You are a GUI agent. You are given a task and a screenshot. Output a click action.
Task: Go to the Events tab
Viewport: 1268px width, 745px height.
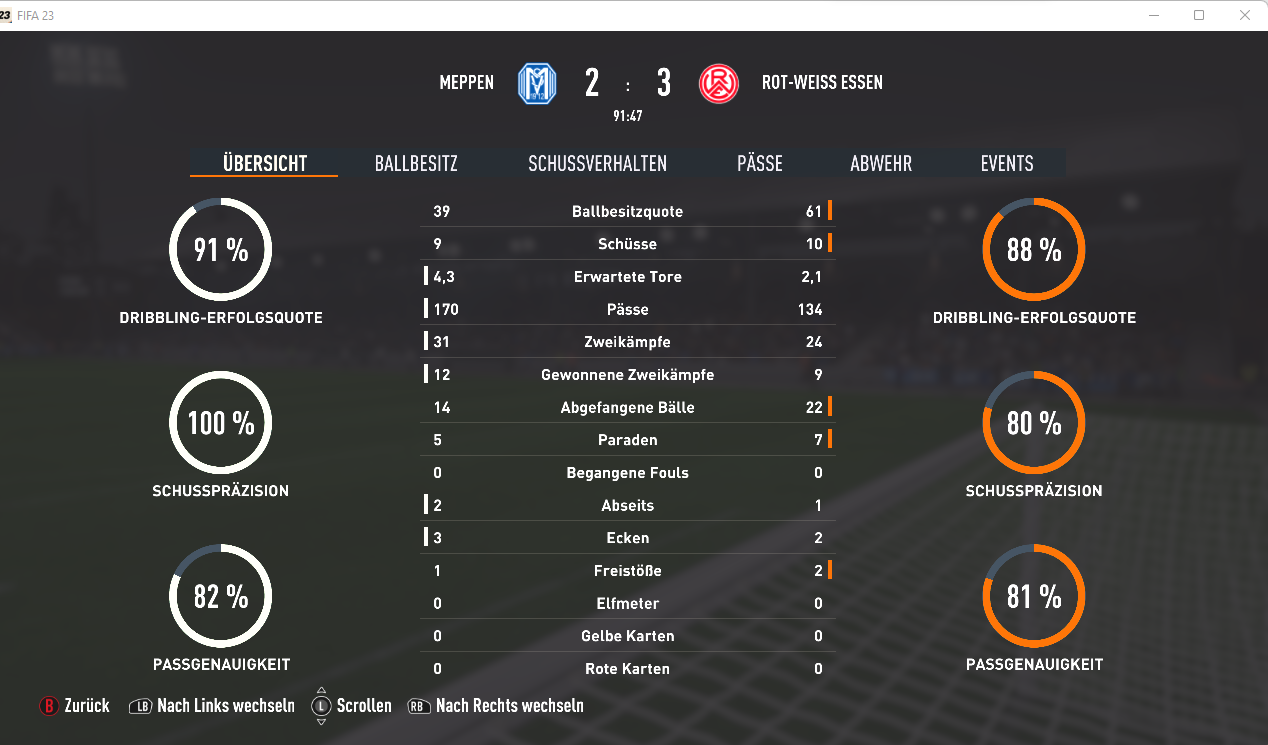click(1007, 164)
